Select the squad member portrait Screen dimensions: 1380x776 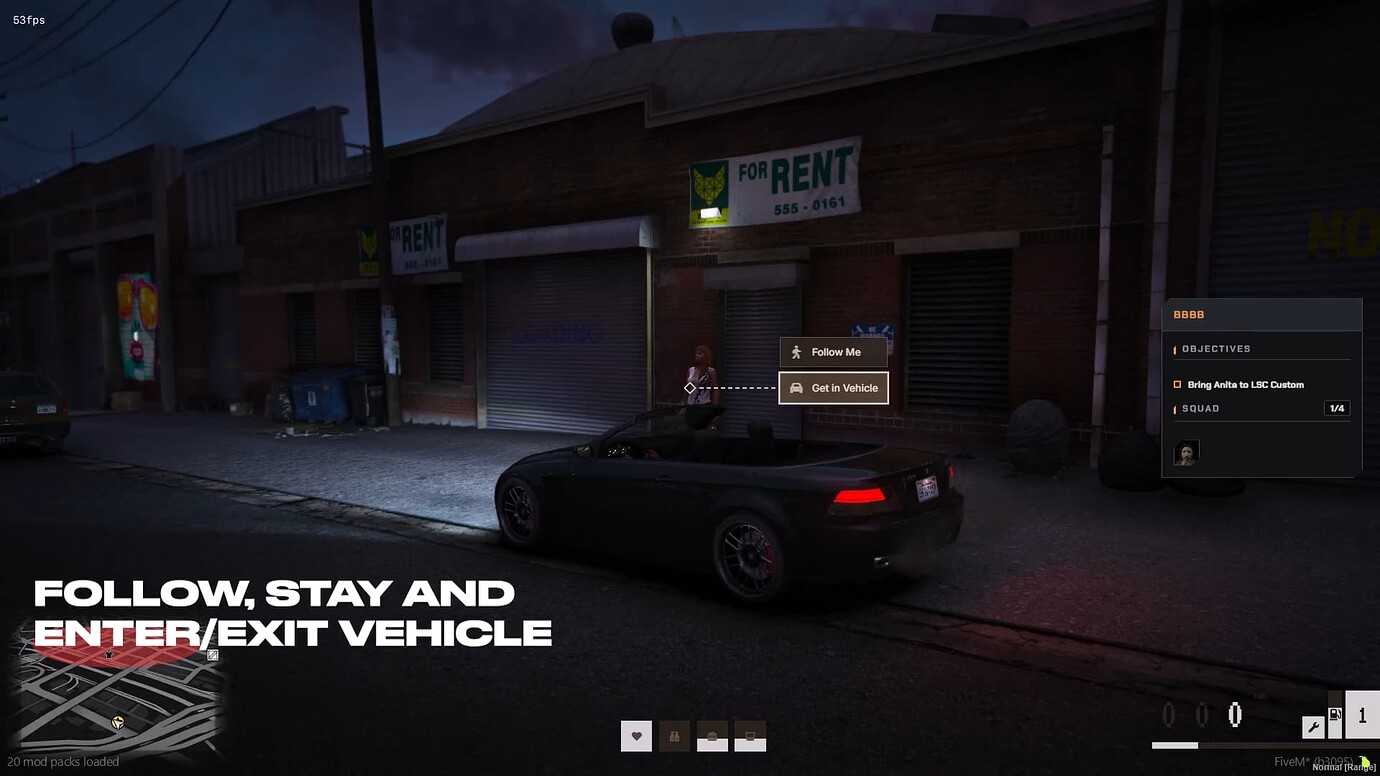pyautogui.click(x=1186, y=453)
